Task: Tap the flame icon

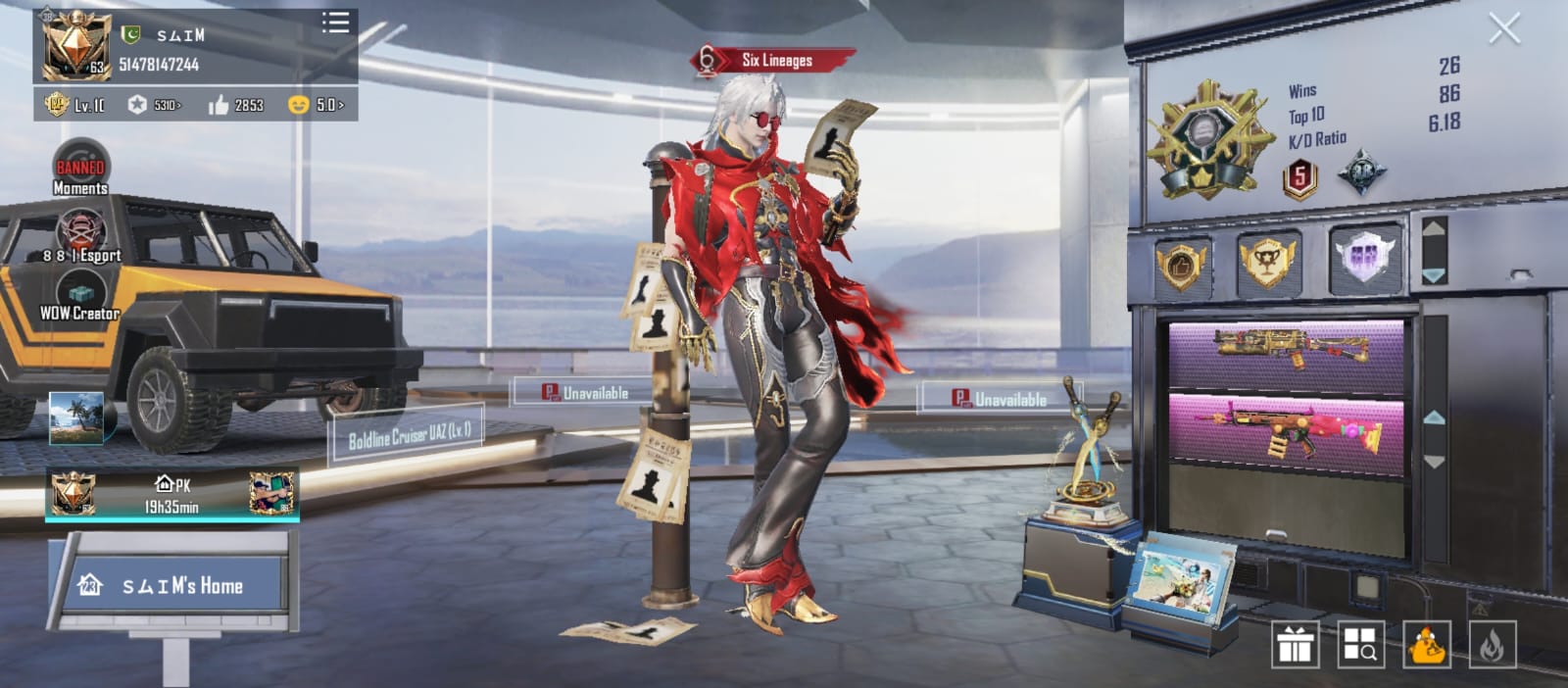Action: coord(1492,645)
